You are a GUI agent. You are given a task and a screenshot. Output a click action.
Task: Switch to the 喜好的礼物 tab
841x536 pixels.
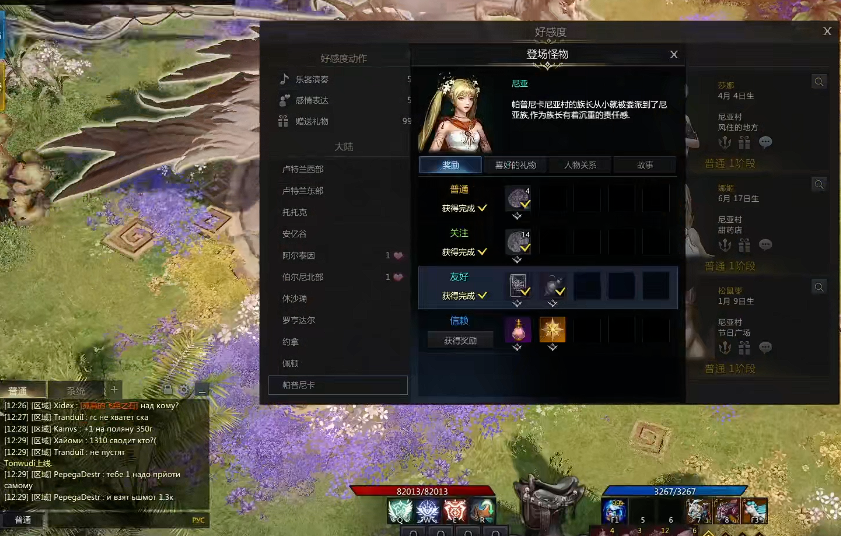(x=516, y=165)
